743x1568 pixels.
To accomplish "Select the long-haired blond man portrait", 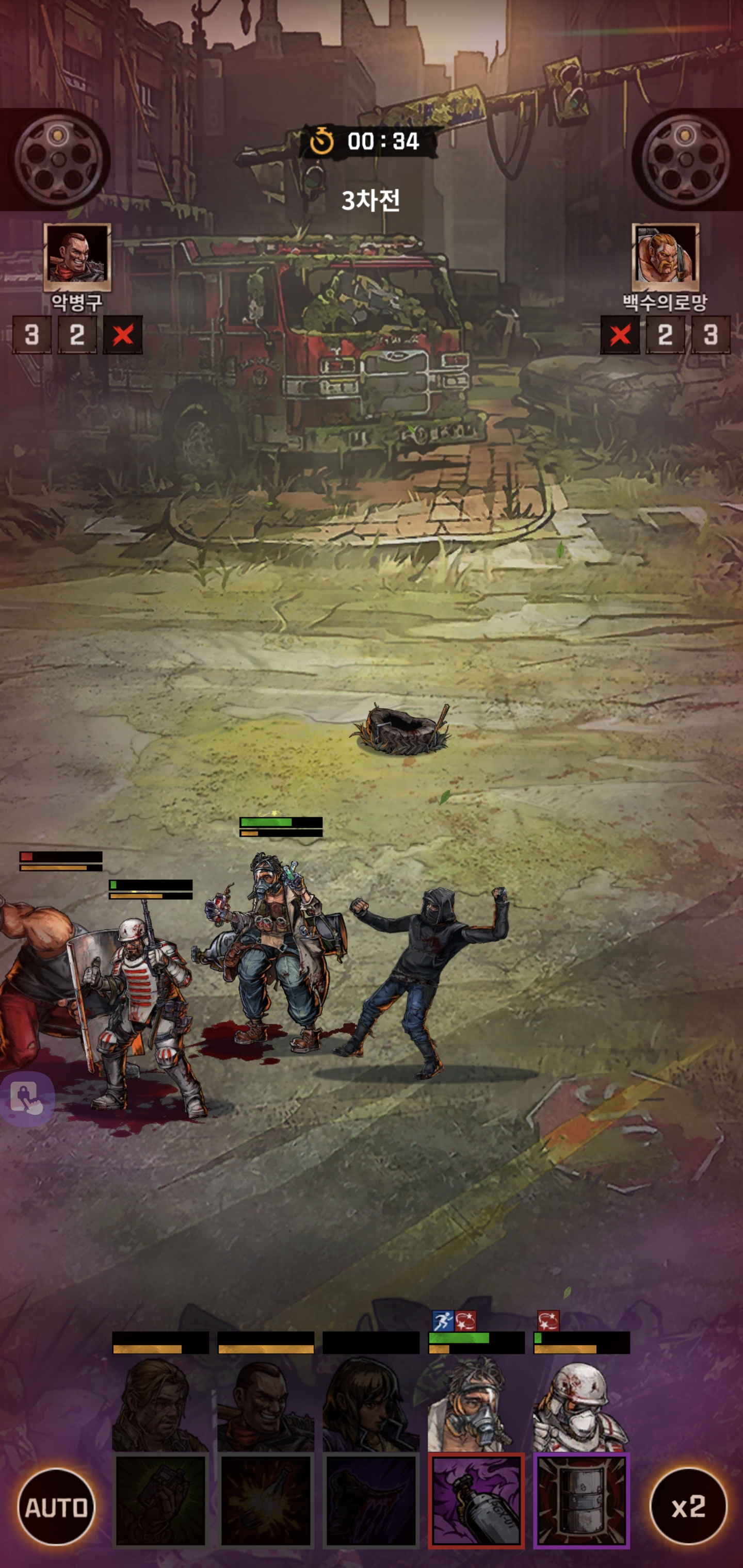I will pos(160,1406).
